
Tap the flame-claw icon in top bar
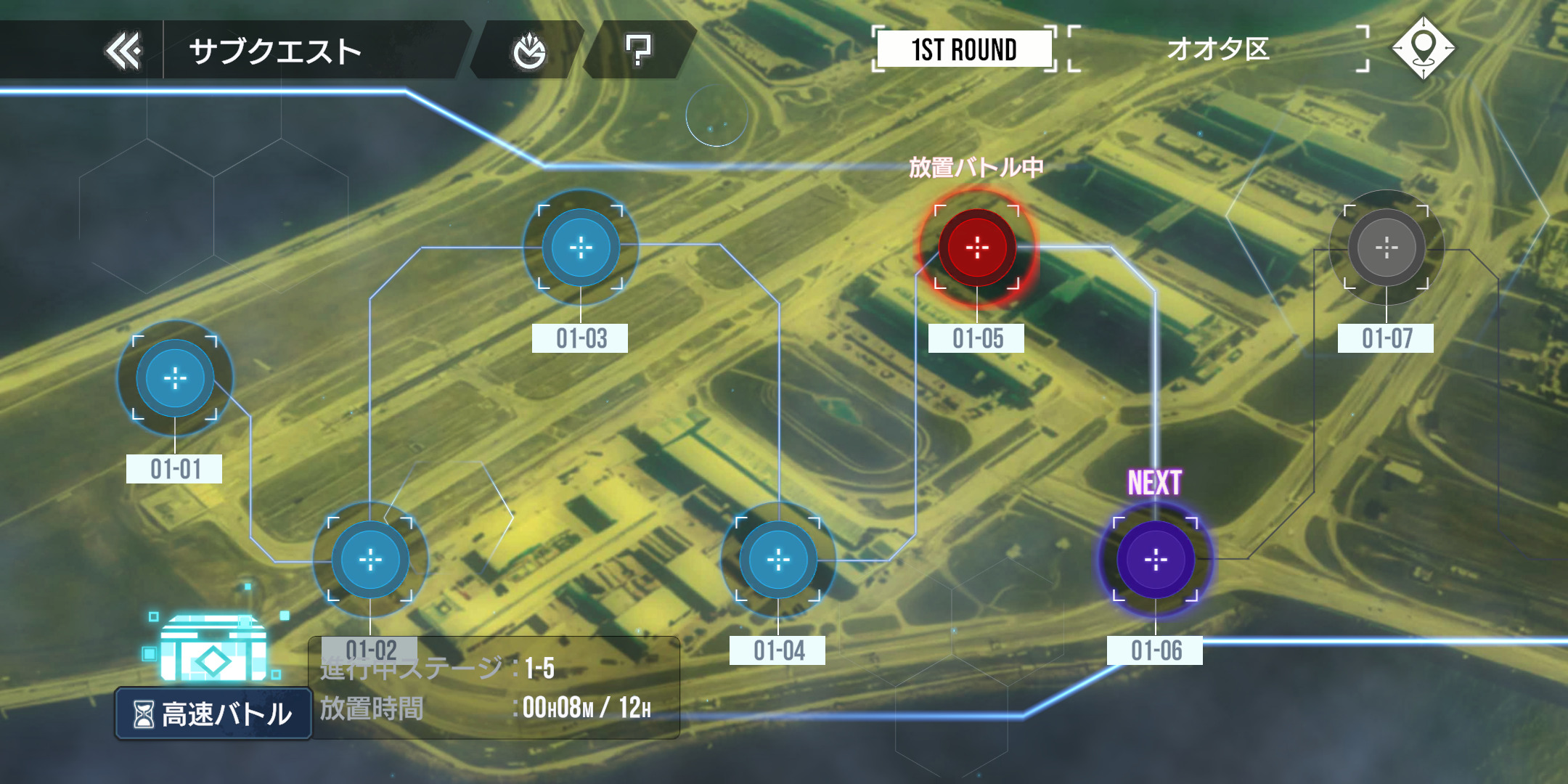point(529,51)
